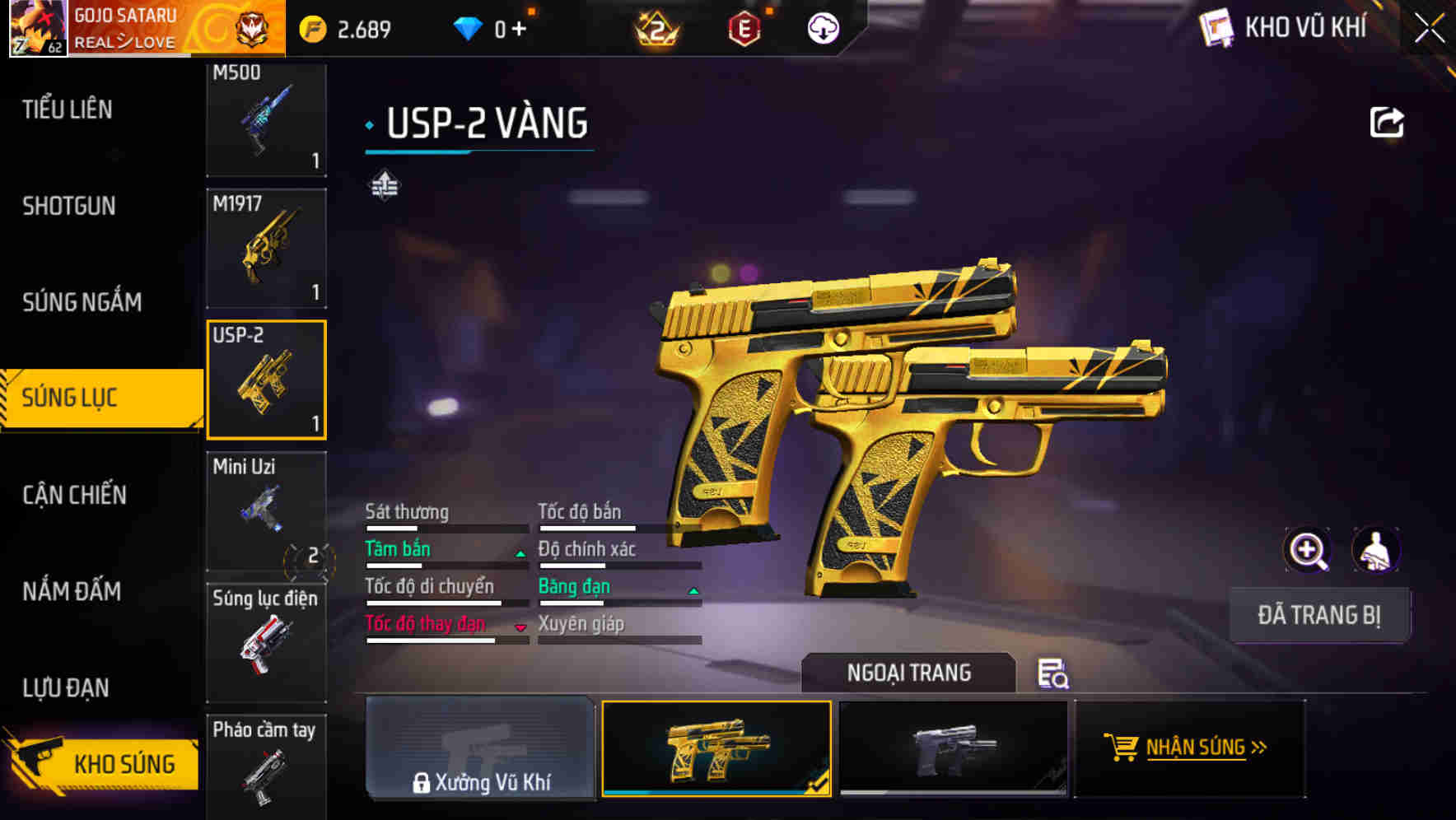Switch to the Nắm Đấm category

tap(72, 591)
